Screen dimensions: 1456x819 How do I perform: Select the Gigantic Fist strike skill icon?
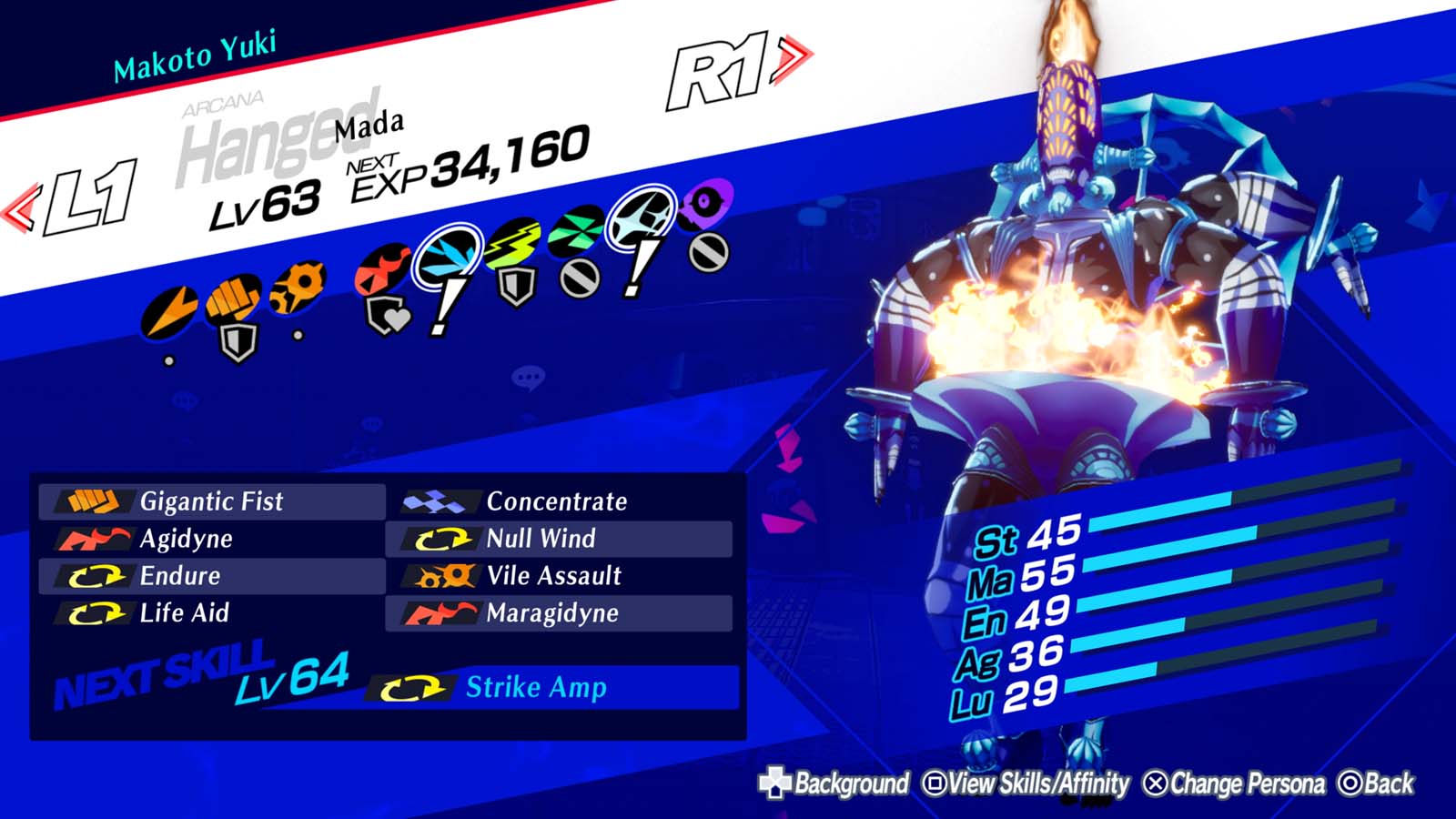(x=91, y=502)
